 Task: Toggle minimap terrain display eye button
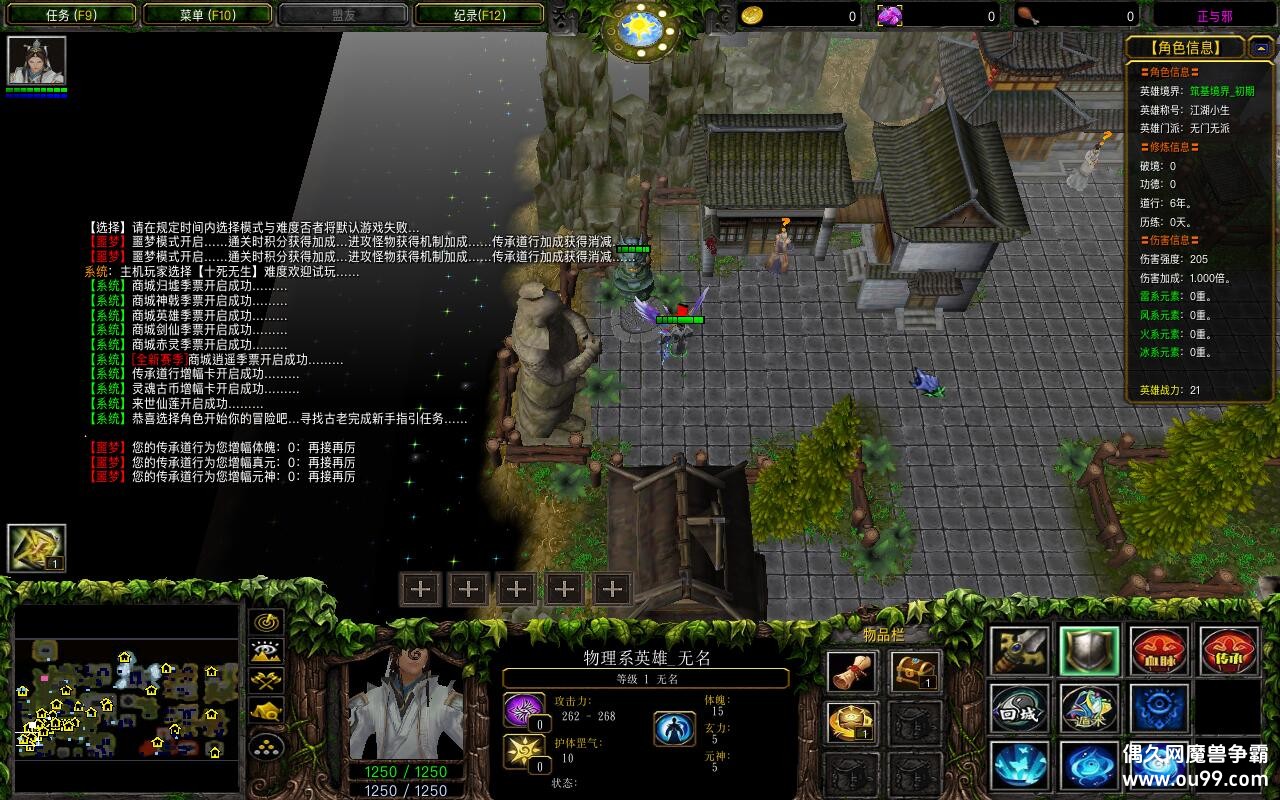coord(267,652)
